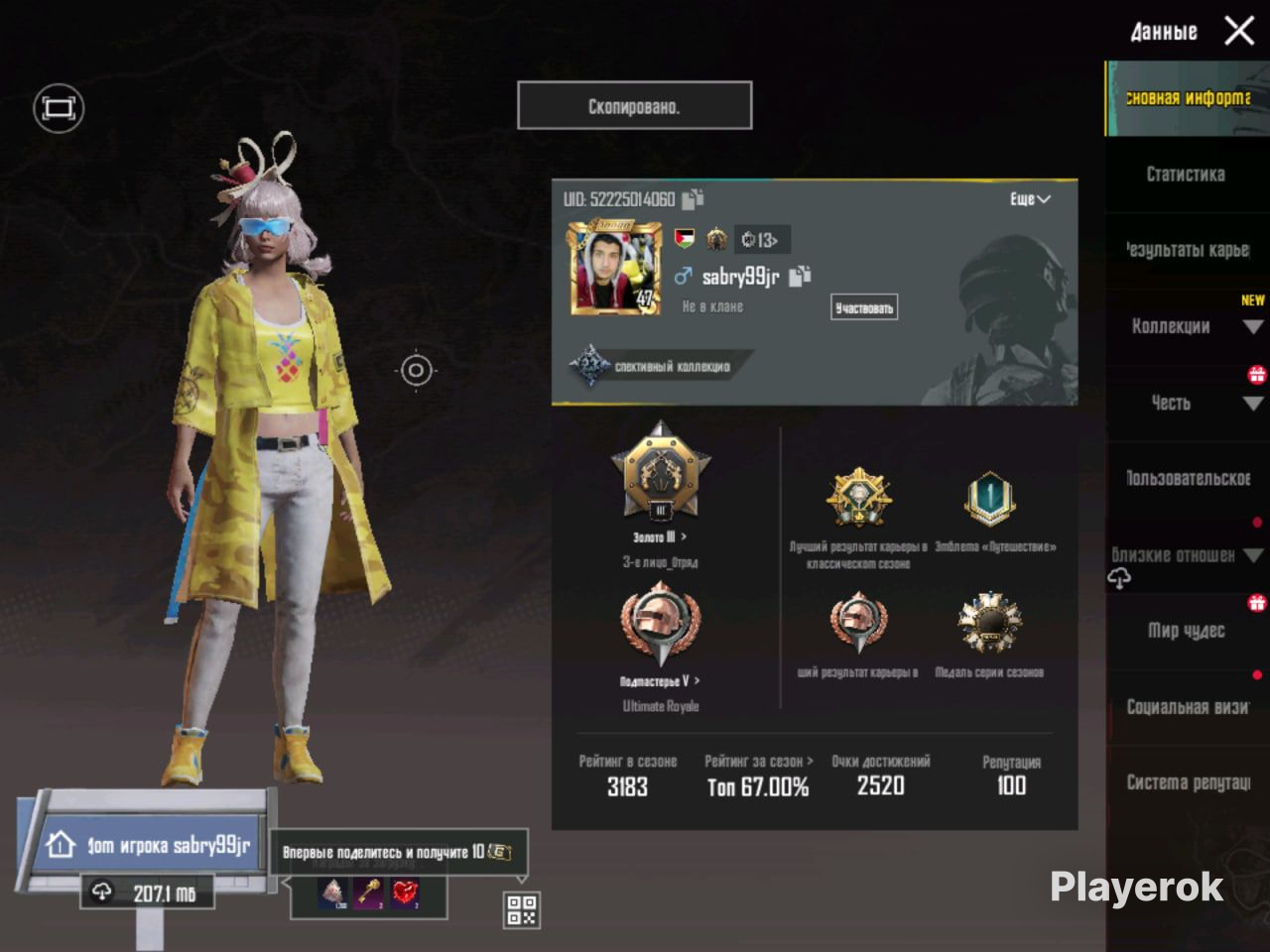Show the Система репутации tab
Image resolution: width=1270 pixels, height=952 pixels.
(x=1188, y=782)
